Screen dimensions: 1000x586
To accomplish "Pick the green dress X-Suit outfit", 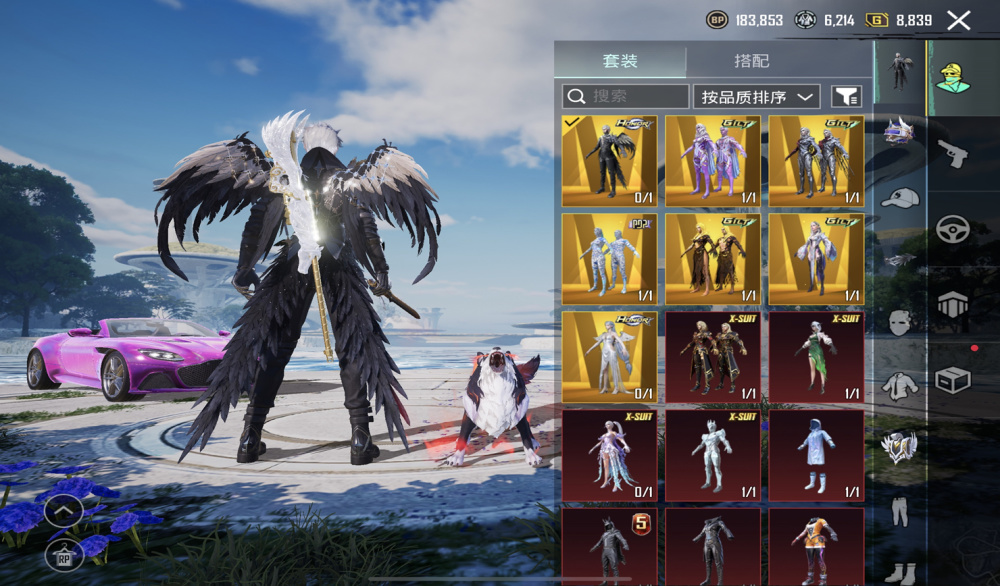I will pos(816,356).
